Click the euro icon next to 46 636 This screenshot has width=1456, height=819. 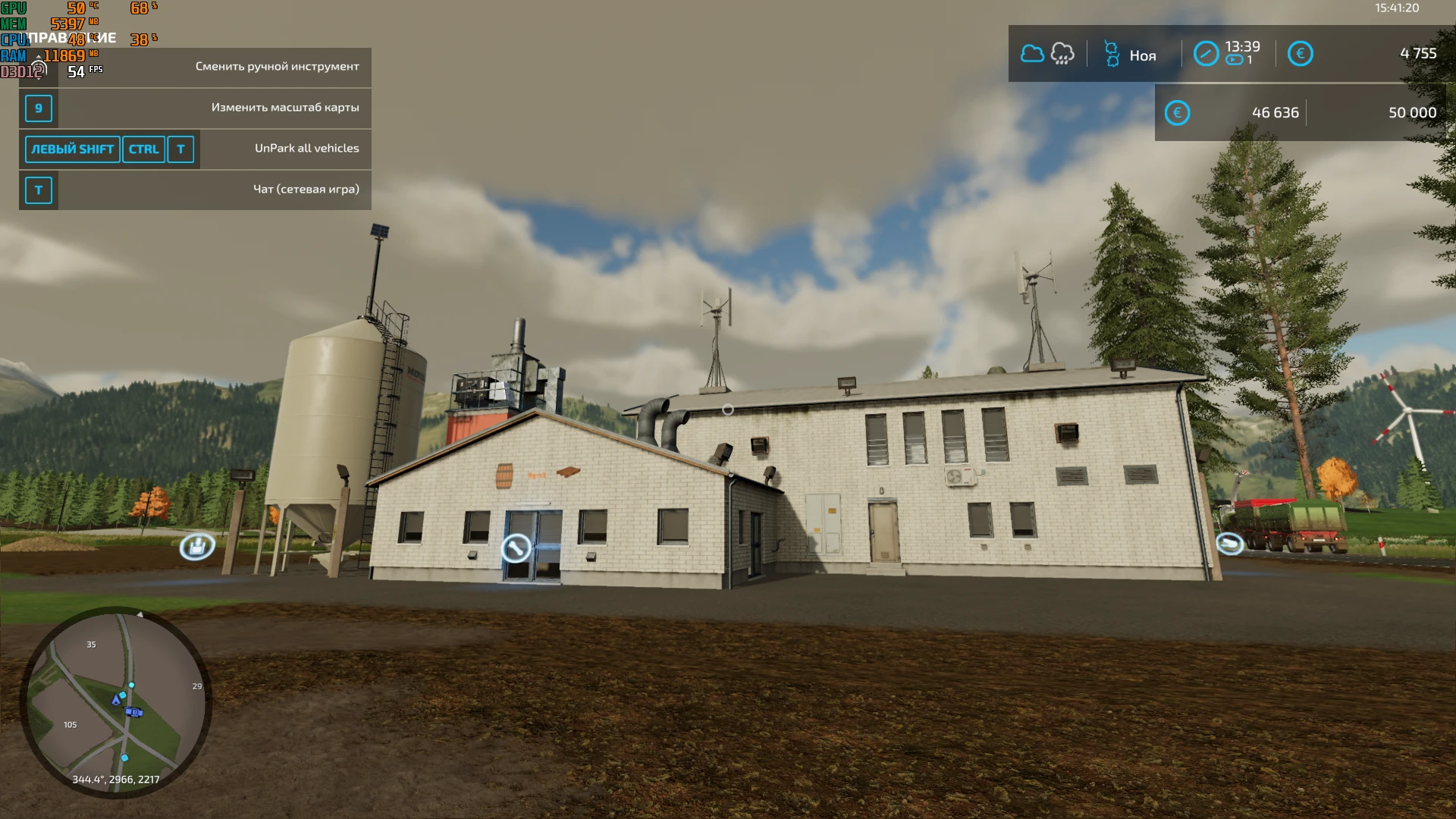[x=1177, y=111]
